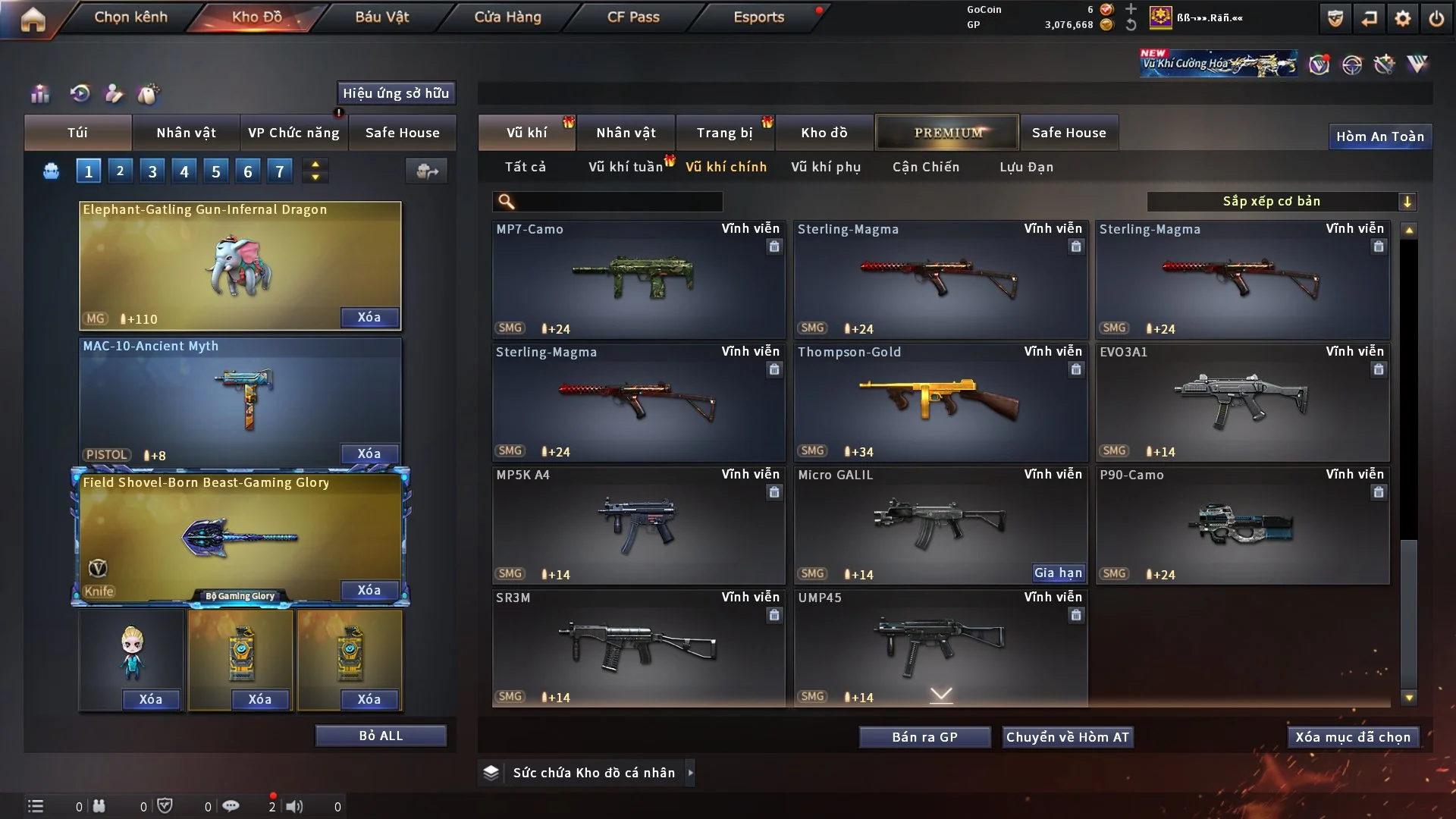Go to the CF Pass menu
Image resolution: width=1456 pixels, height=819 pixels.
[633, 17]
